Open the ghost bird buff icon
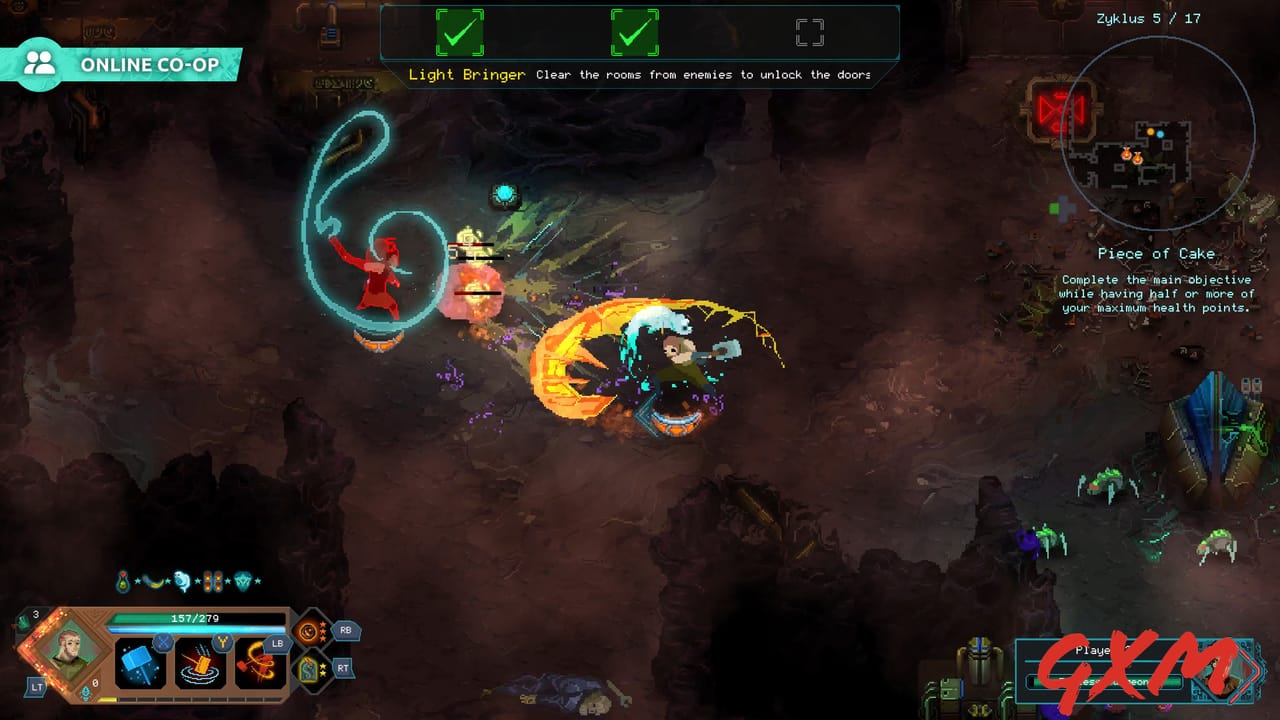 181,581
